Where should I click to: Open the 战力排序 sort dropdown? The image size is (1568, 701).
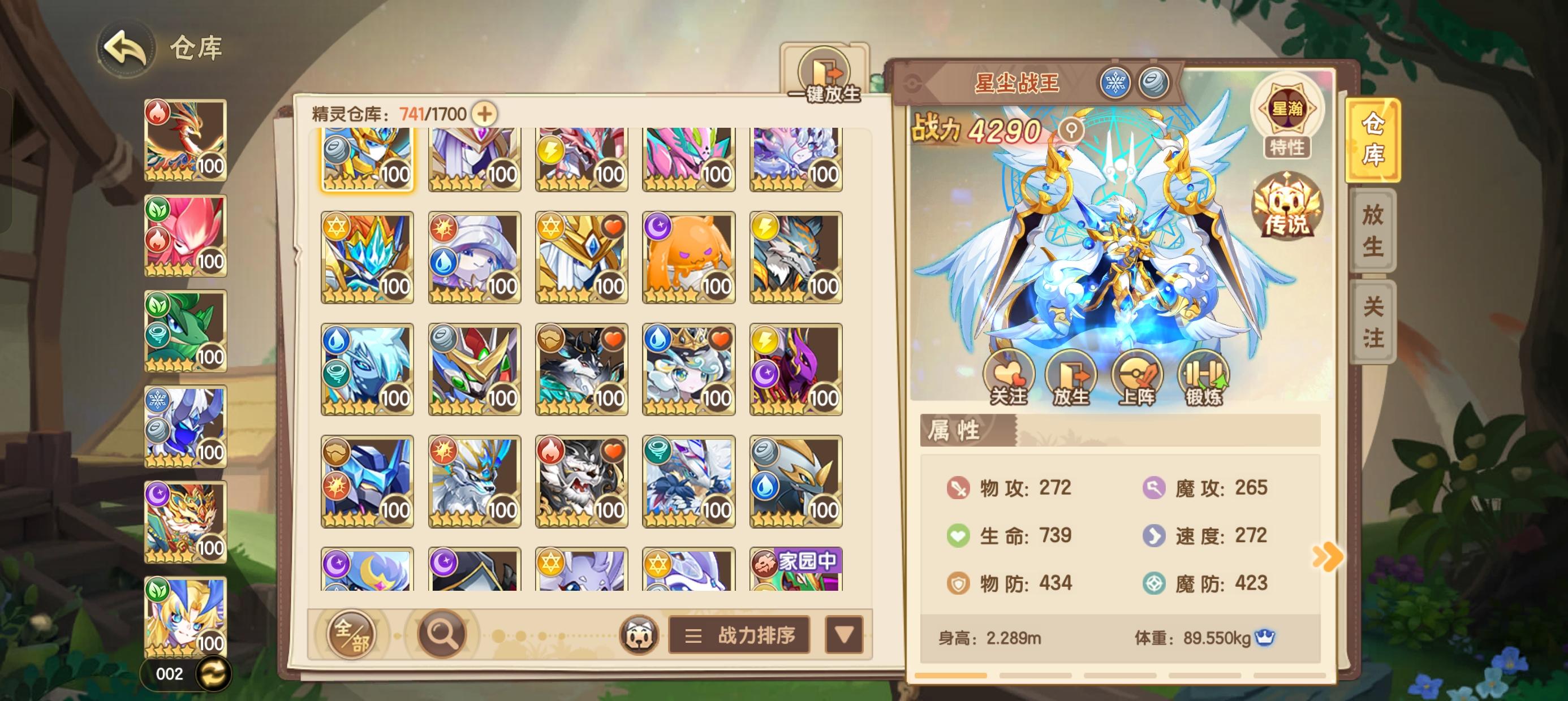coord(738,635)
